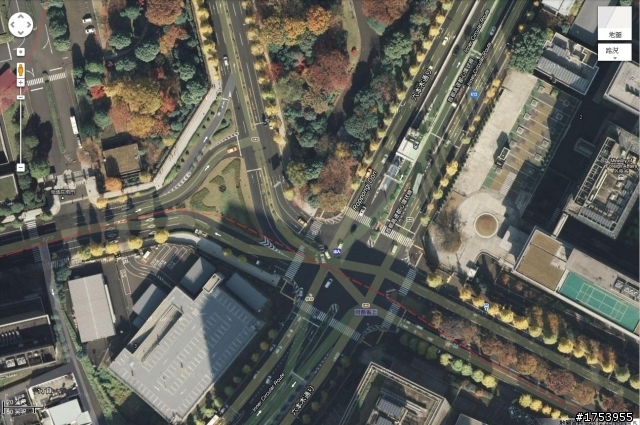Select the orange Street View pegman
The image size is (640, 425).
pyautogui.click(x=21, y=70)
